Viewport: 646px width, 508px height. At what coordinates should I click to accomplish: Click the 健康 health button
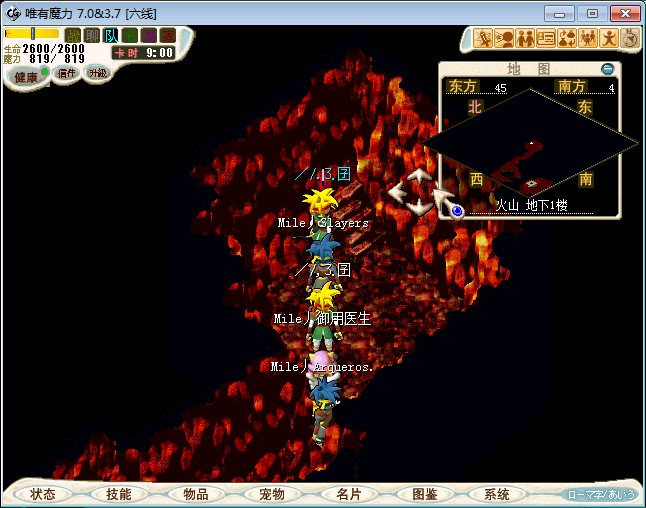coord(26,77)
